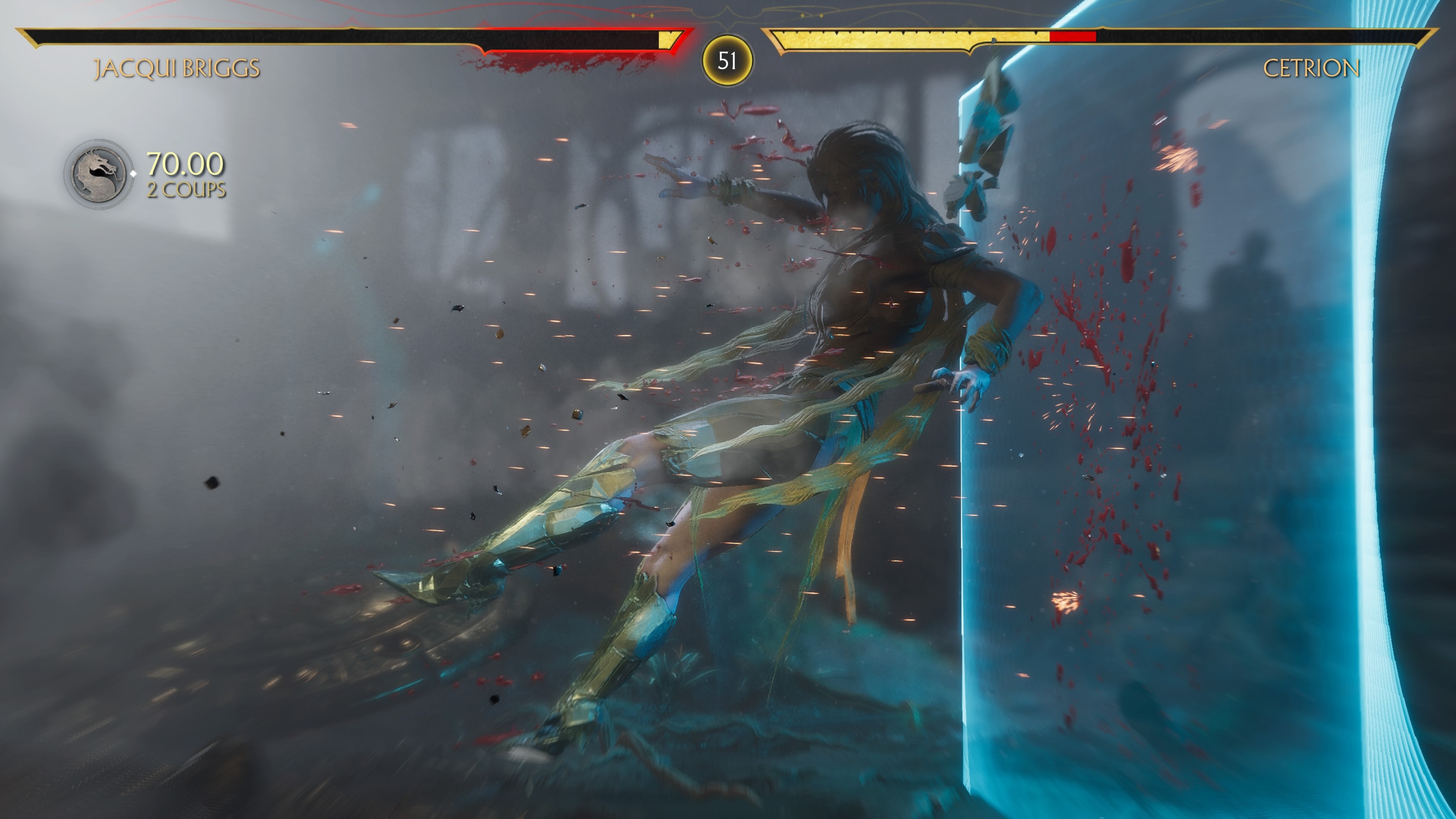The height and width of the screenshot is (819, 1456).
Task: Click the small marker on Cetrion's health bar
Action: pyautogui.click(x=995, y=39)
